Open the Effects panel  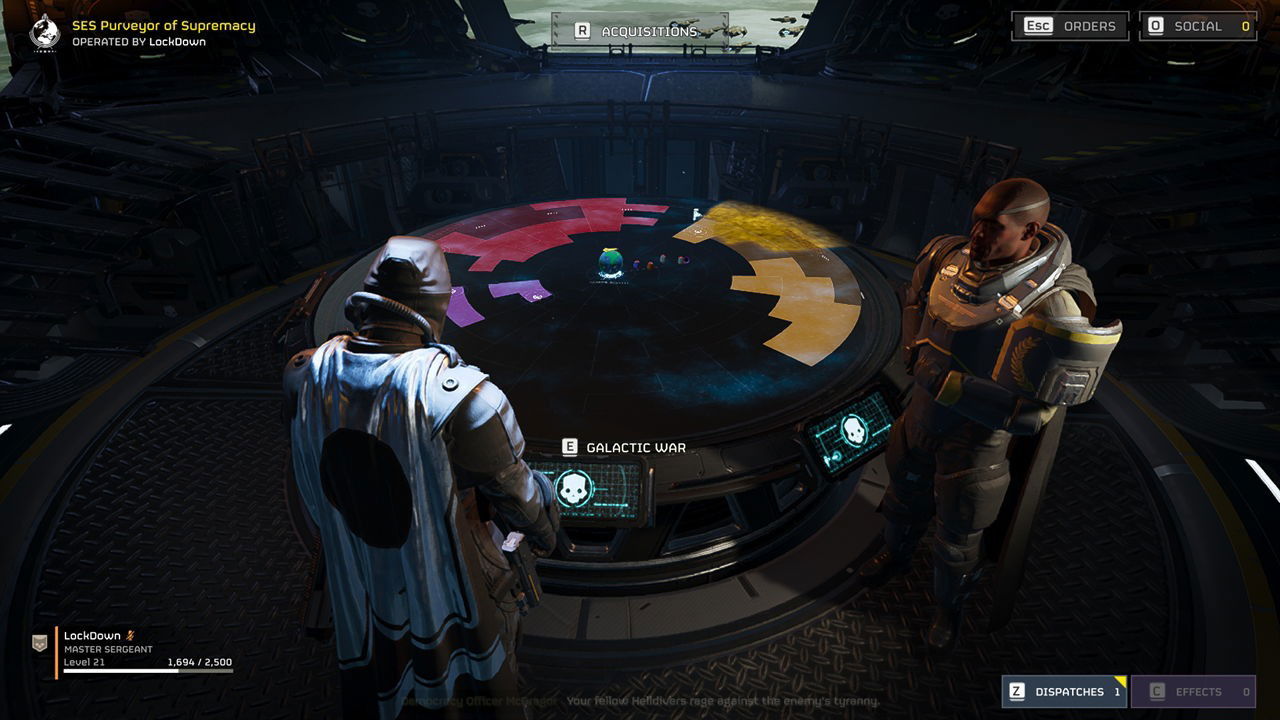(x=1193, y=691)
